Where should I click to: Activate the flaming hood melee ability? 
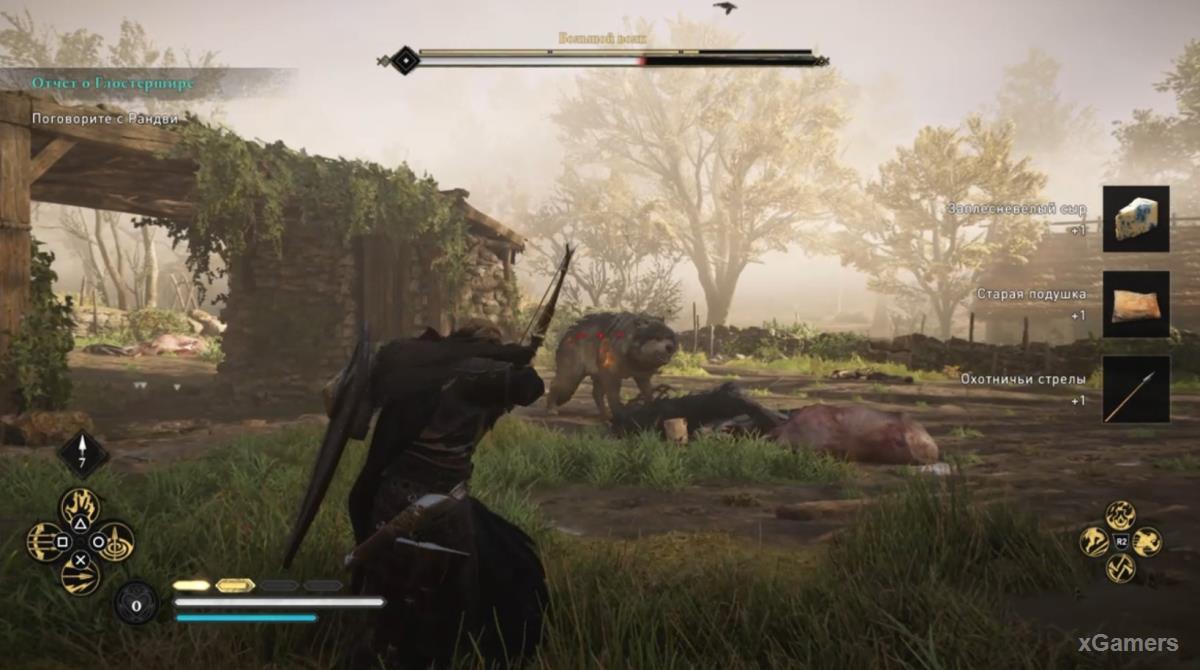click(1121, 516)
